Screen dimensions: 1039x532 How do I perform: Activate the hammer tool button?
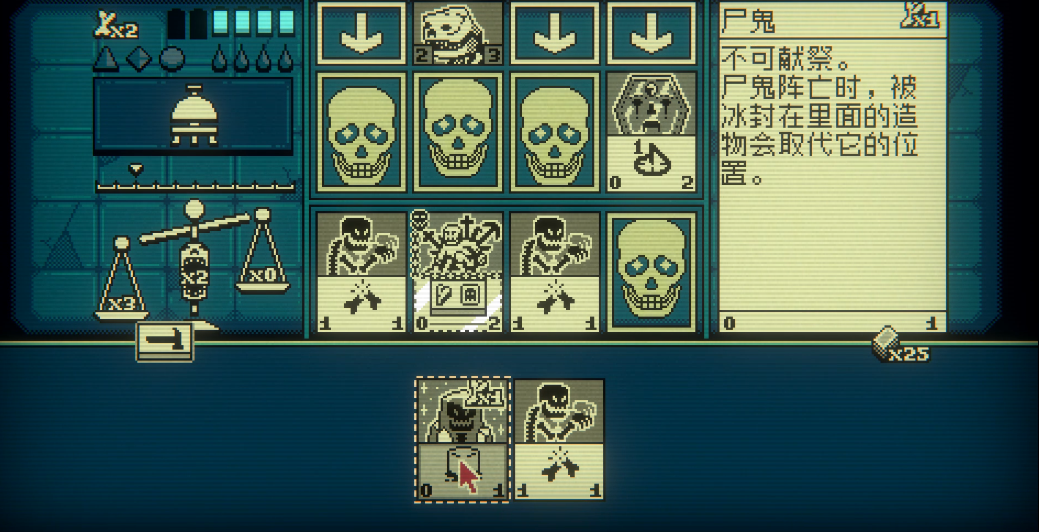tap(164, 341)
